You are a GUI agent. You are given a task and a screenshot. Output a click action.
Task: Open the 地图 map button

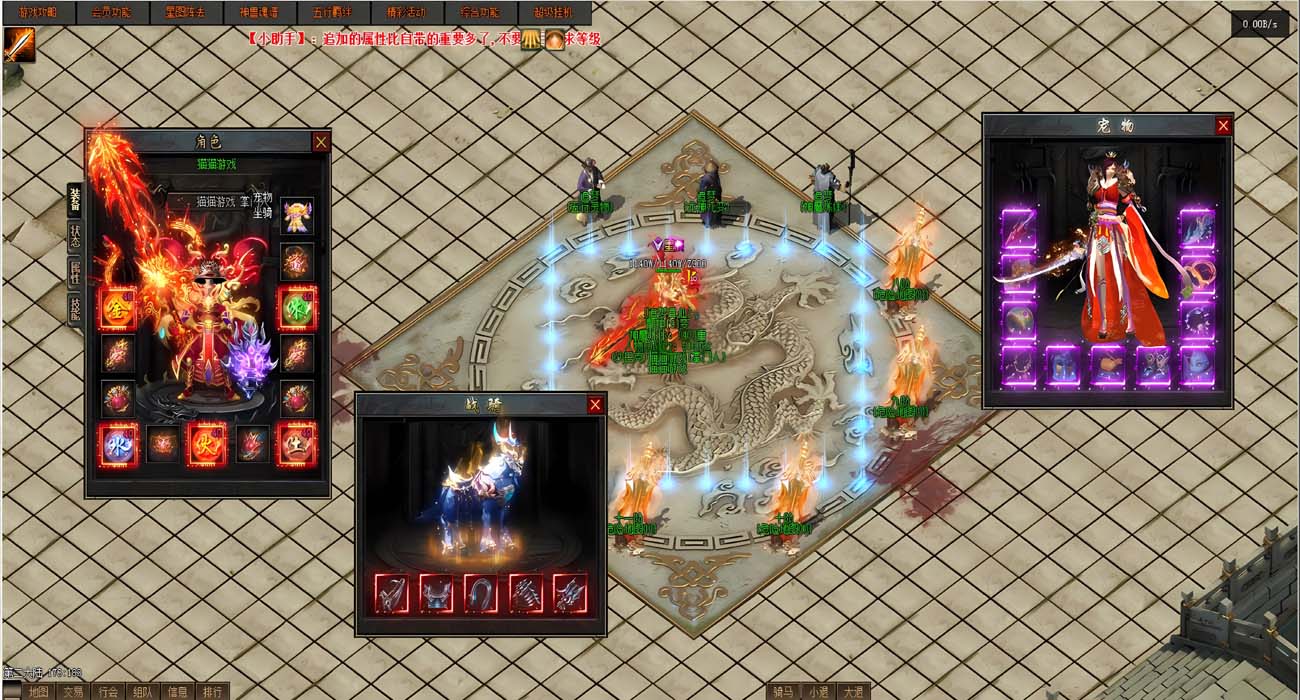(x=38, y=692)
